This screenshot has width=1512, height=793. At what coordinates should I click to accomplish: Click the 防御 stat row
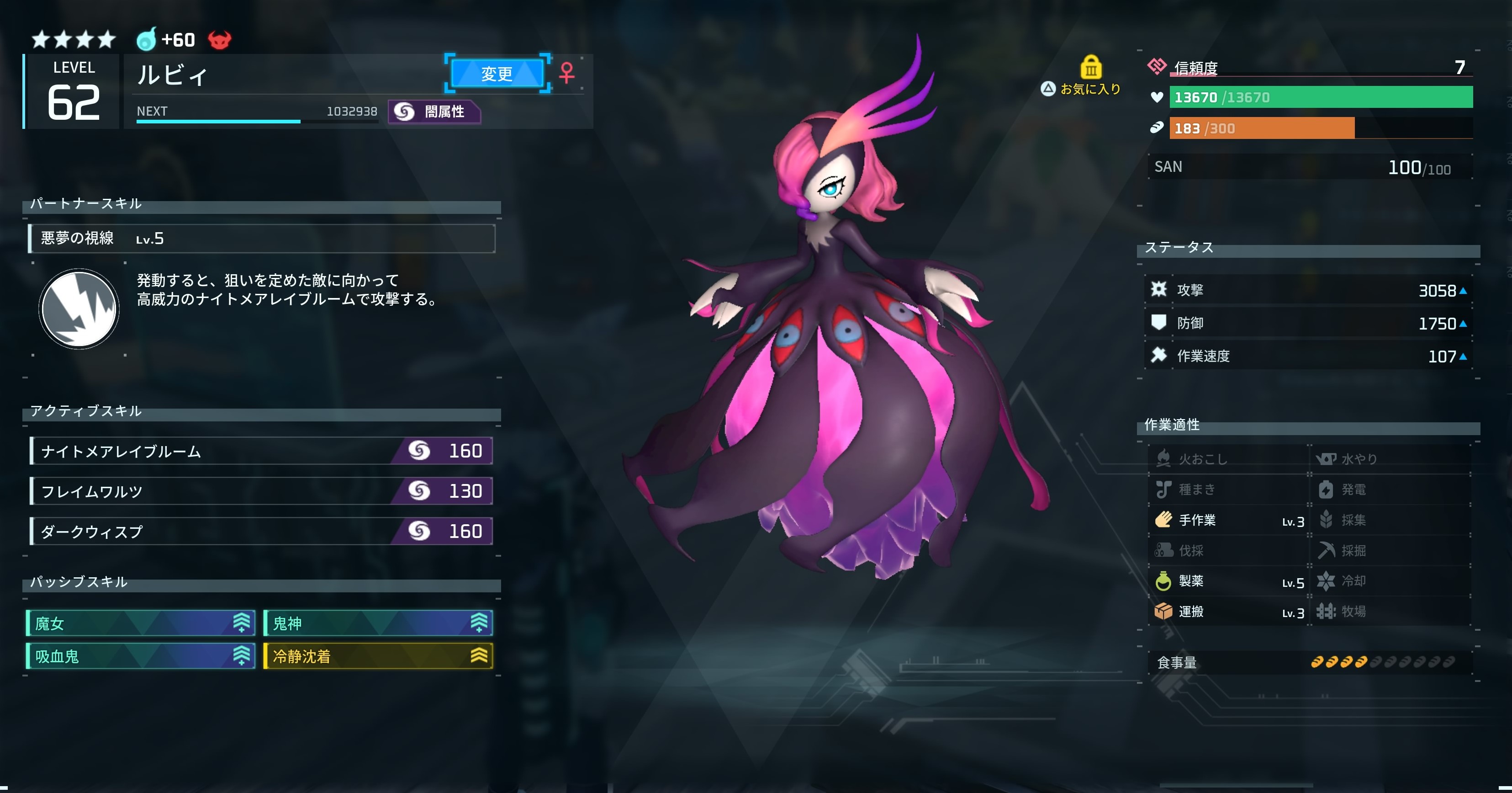point(1308,323)
